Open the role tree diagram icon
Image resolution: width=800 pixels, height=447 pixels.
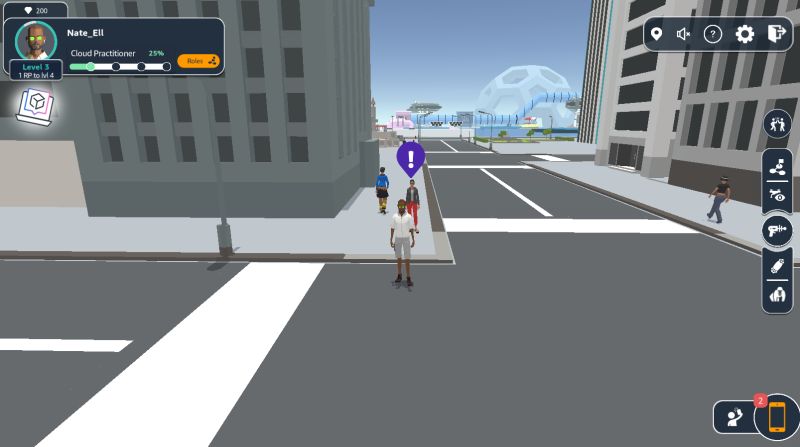click(x=777, y=168)
